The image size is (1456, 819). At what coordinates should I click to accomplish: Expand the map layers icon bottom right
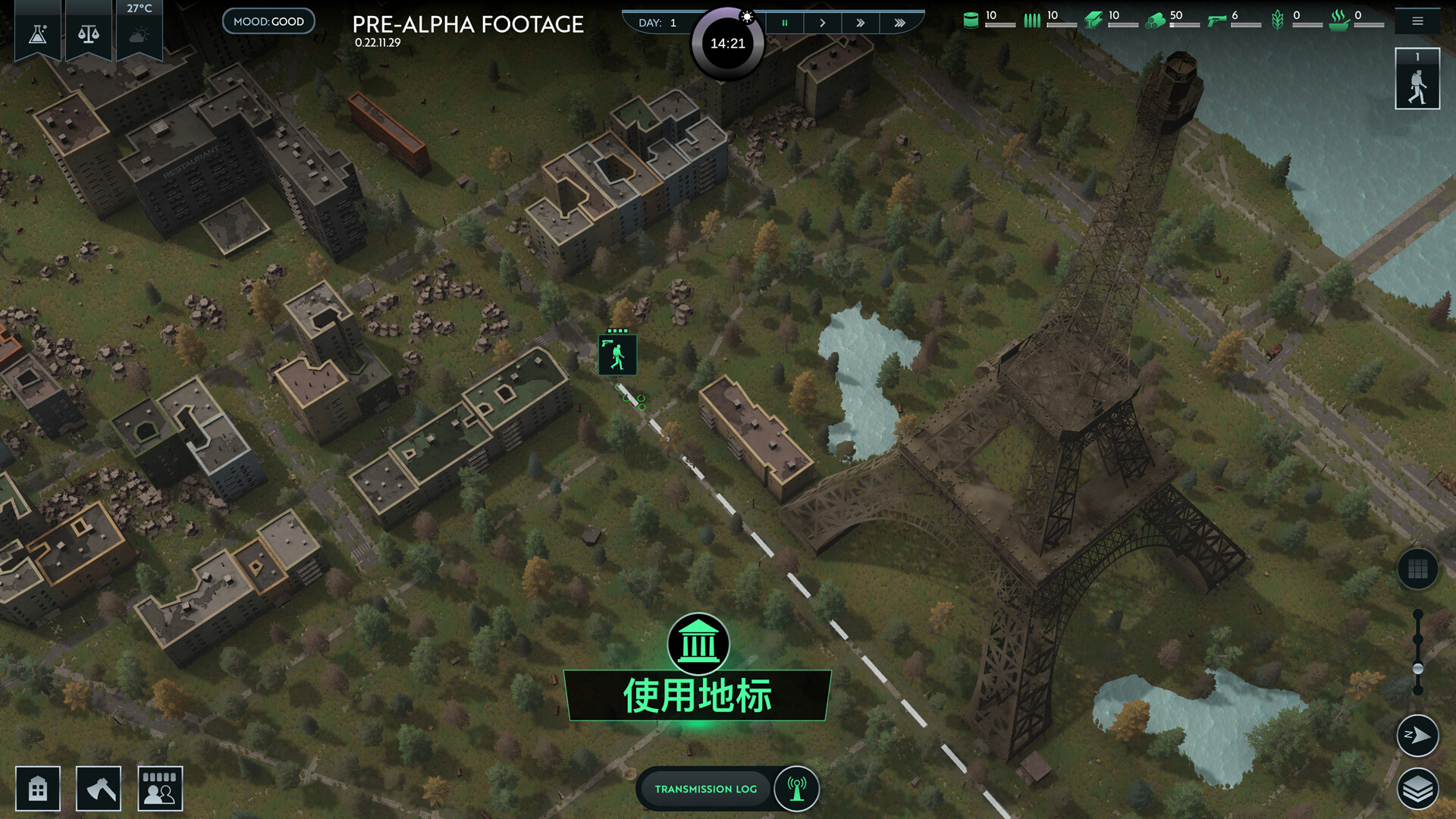[1417, 787]
